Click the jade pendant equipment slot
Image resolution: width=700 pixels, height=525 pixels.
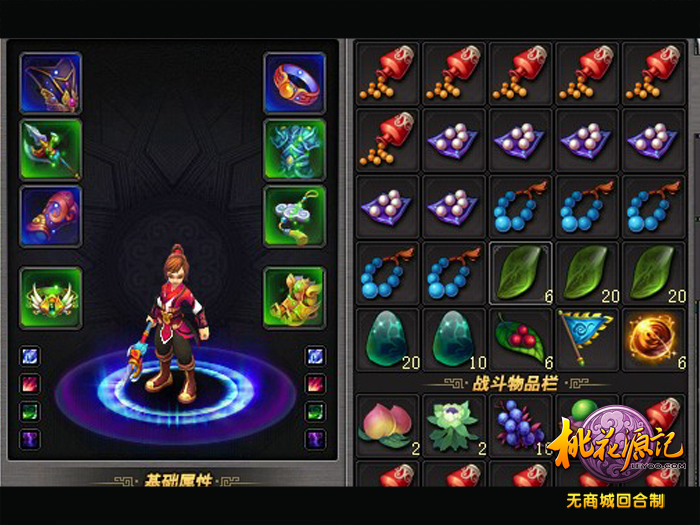tap(294, 216)
